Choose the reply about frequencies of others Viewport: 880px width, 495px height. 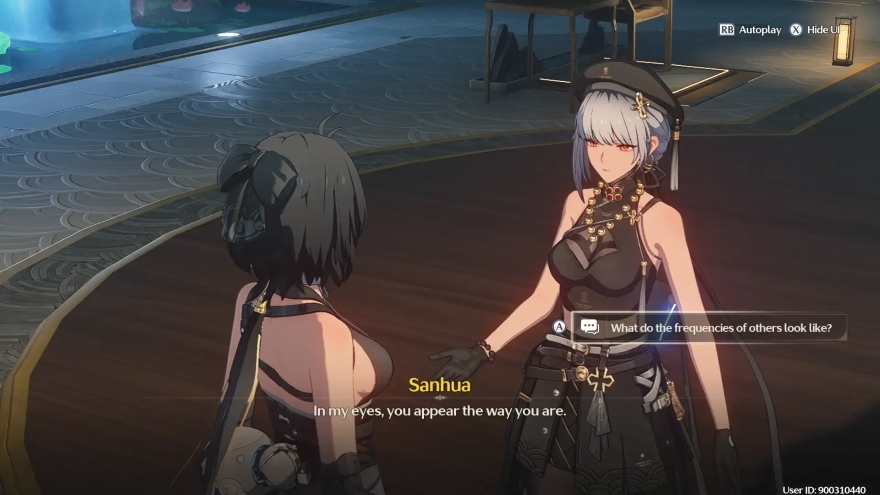(713, 327)
